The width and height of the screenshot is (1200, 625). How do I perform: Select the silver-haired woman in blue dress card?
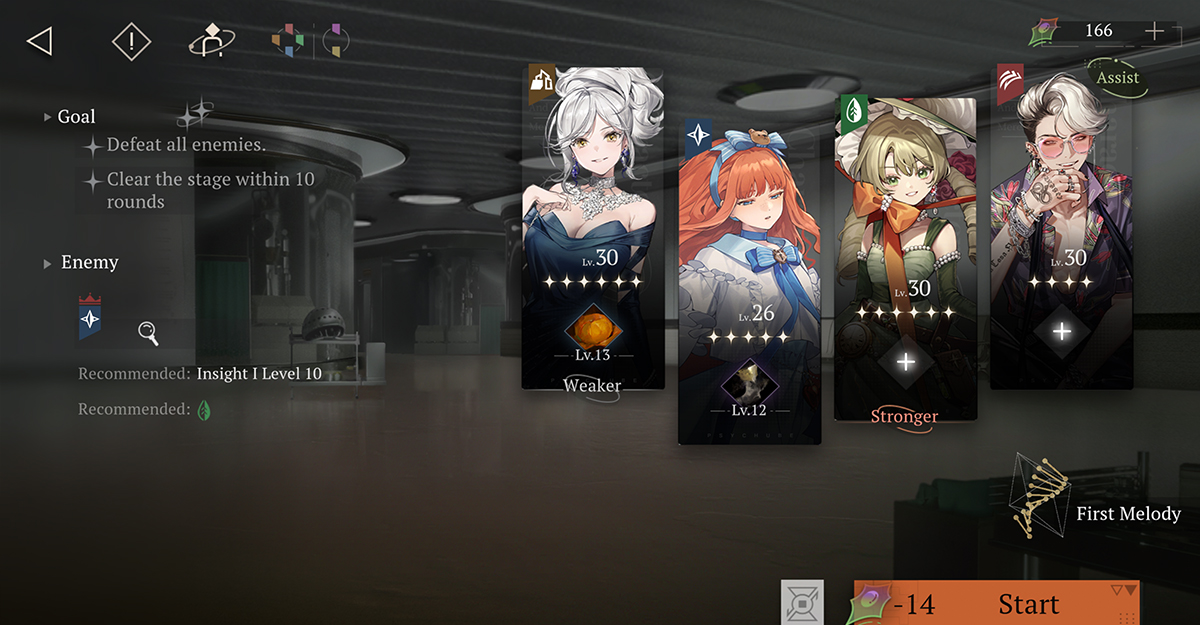point(592,180)
